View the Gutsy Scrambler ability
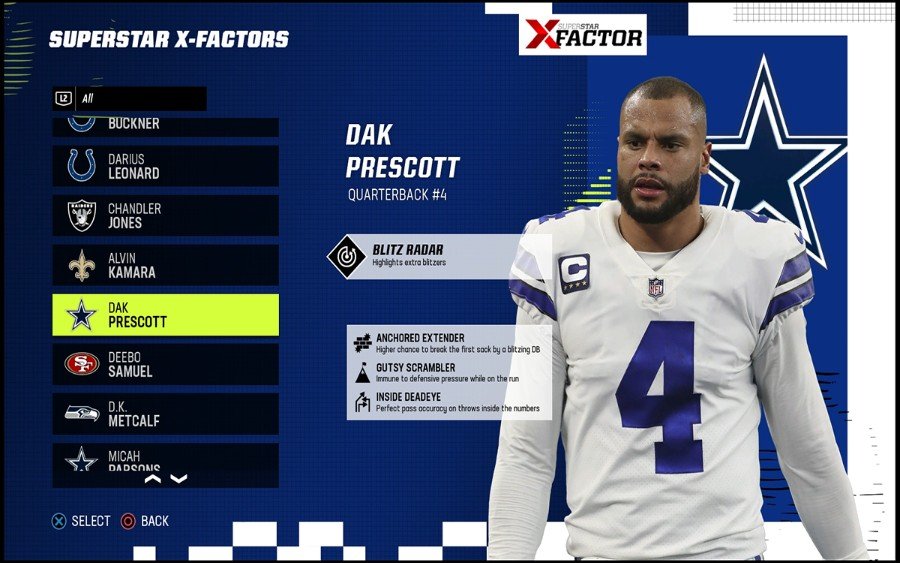Viewport: 900px width, 563px height. [x=449, y=373]
